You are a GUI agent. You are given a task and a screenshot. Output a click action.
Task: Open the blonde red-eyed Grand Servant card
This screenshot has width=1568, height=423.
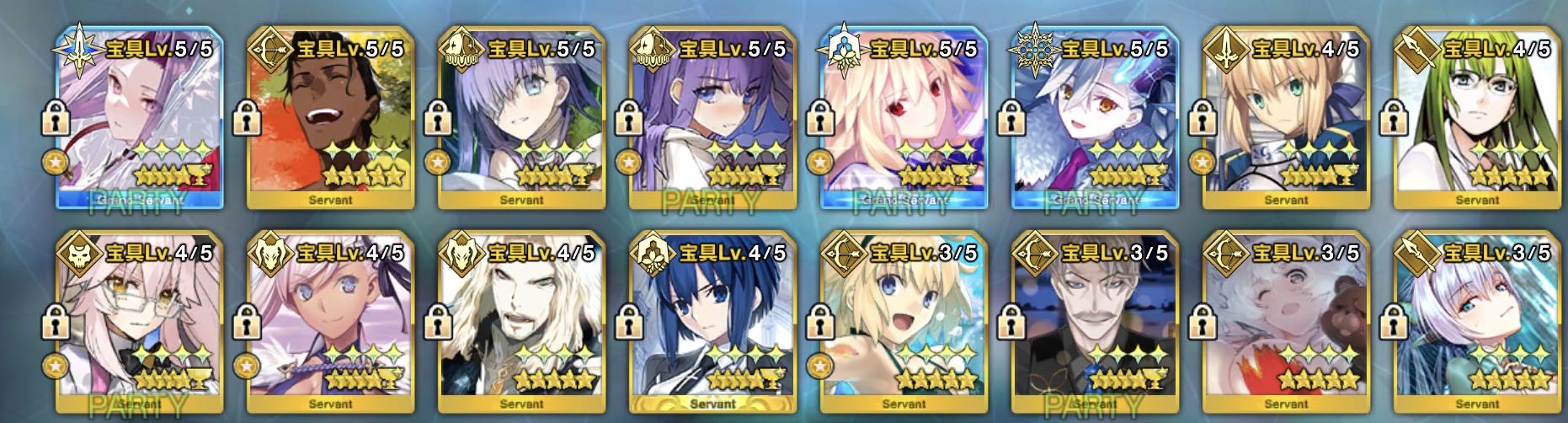click(904, 118)
